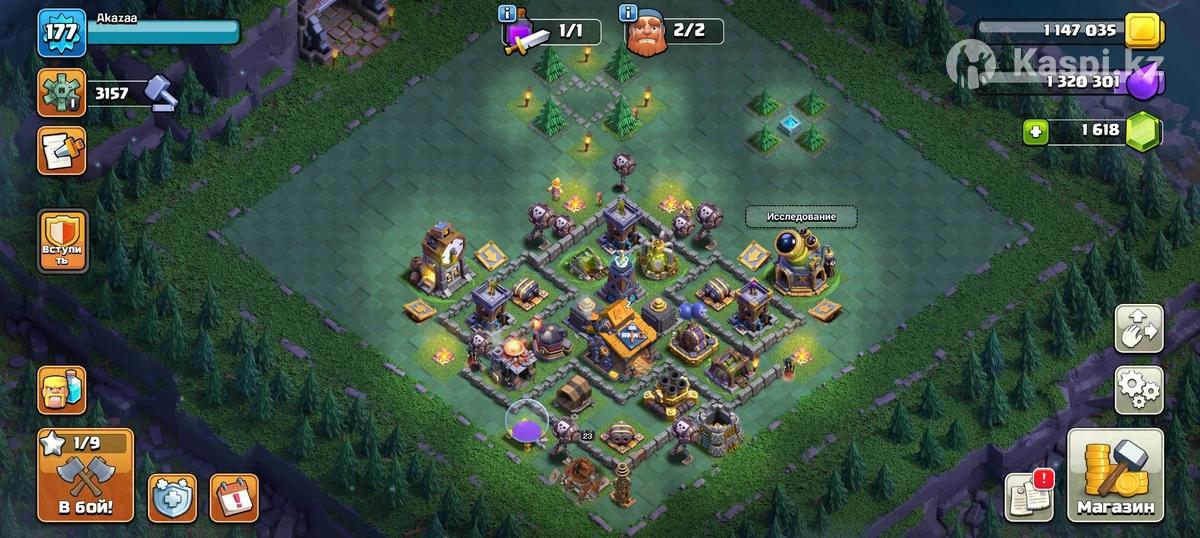
Task: Click the green plus to buy gems
Action: pos(1035,131)
